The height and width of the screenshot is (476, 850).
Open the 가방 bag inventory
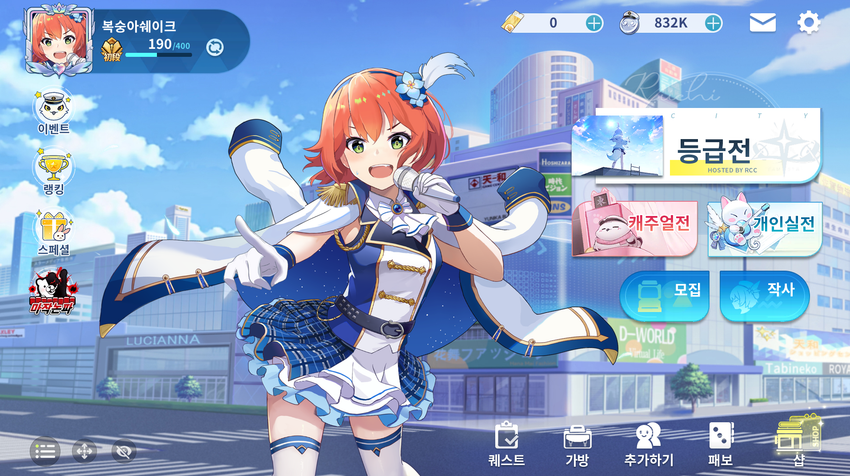(x=577, y=444)
